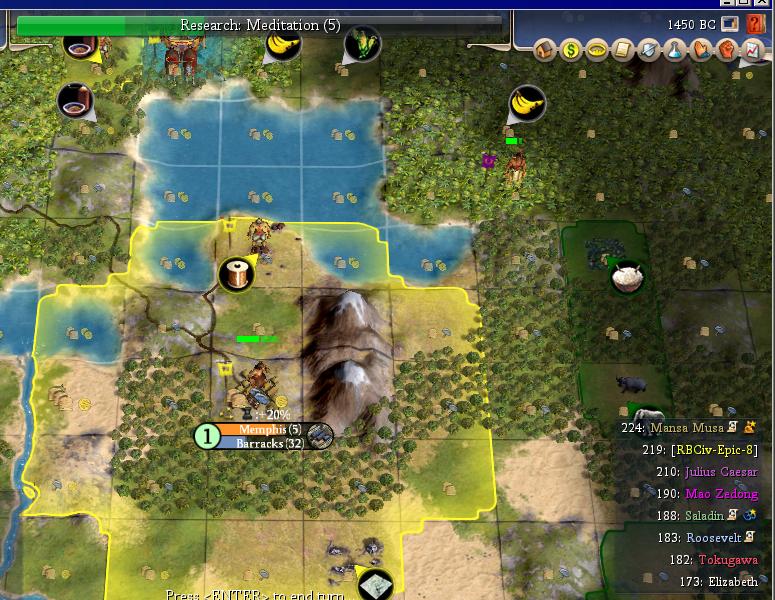Contact Mansa Musa in the scoreboard
The image size is (775, 600).
click(x=686, y=428)
